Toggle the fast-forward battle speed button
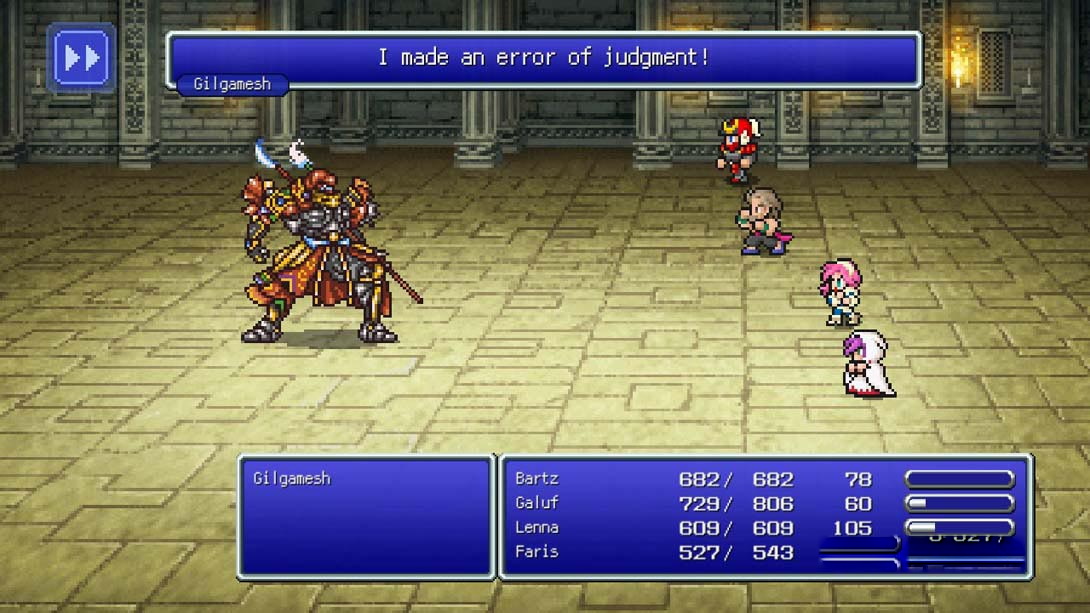1090x613 pixels. (81, 59)
